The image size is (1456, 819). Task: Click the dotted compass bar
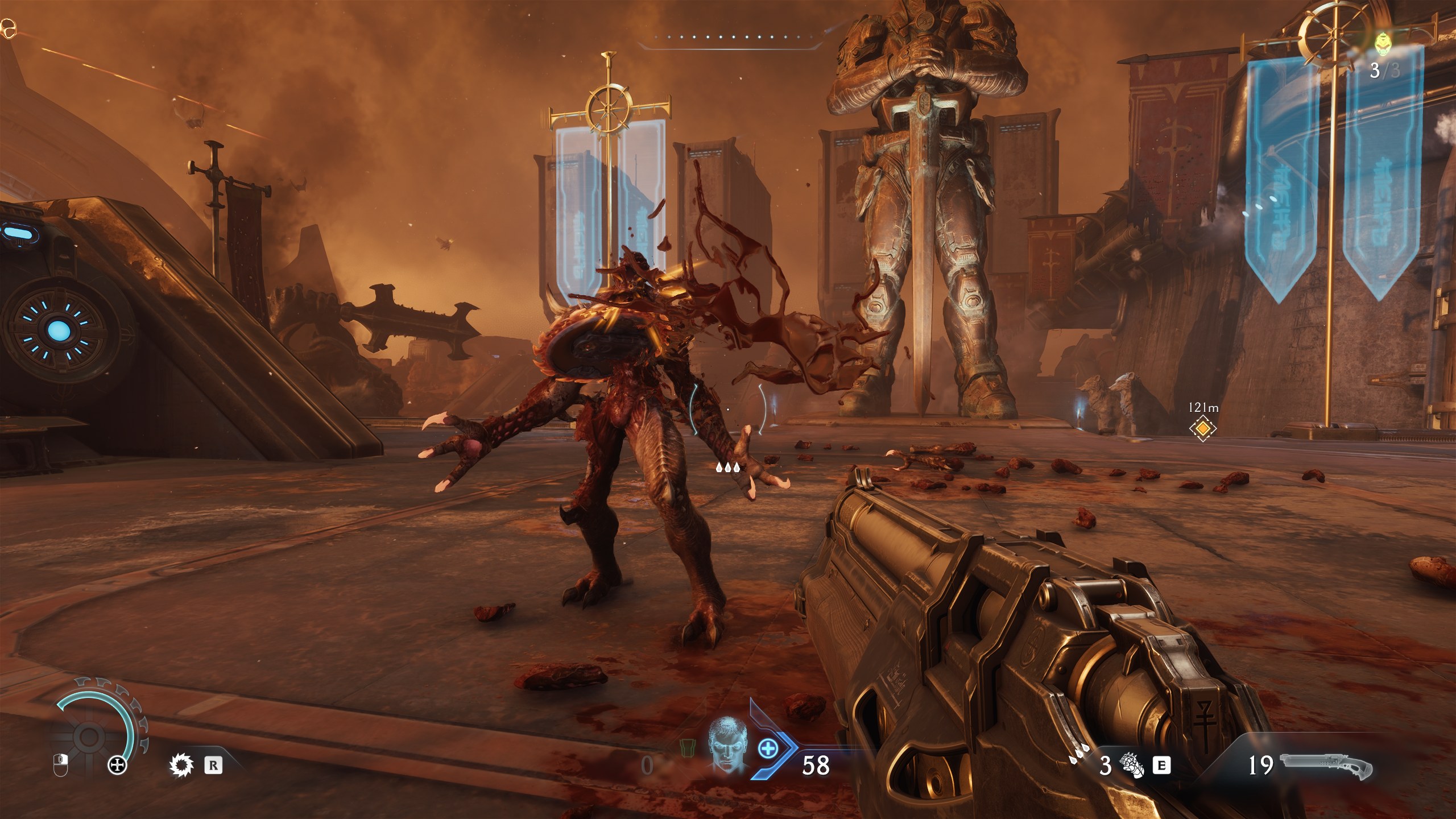pyautogui.click(x=731, y=38)
